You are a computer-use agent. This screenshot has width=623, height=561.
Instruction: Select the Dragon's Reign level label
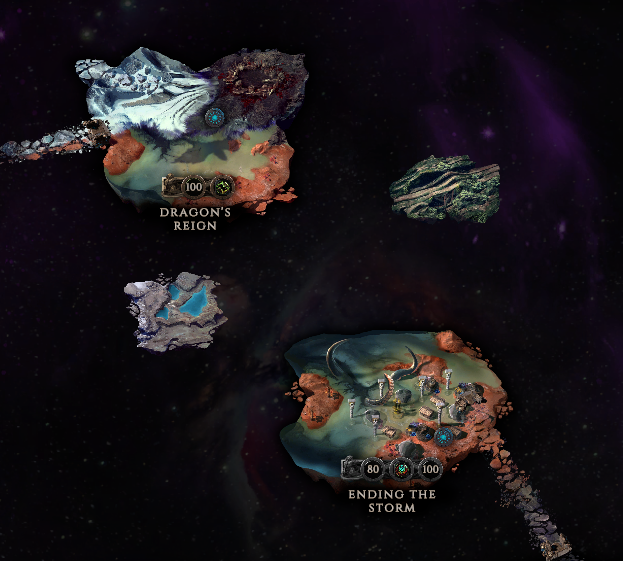point(195,219)
